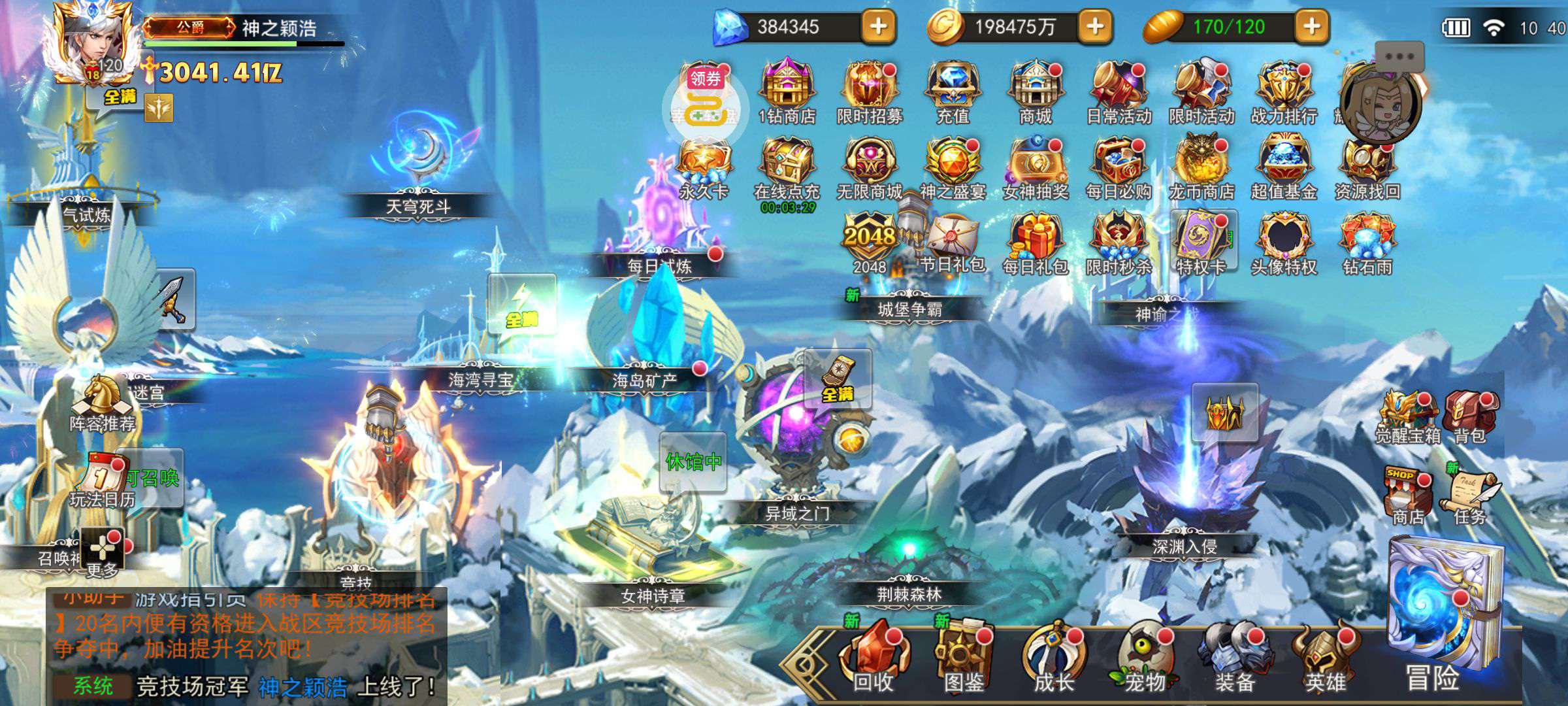Viewport: 1568px width, 706px height.
Task: Open the three-dot overlay menu
Action: 1399,57
